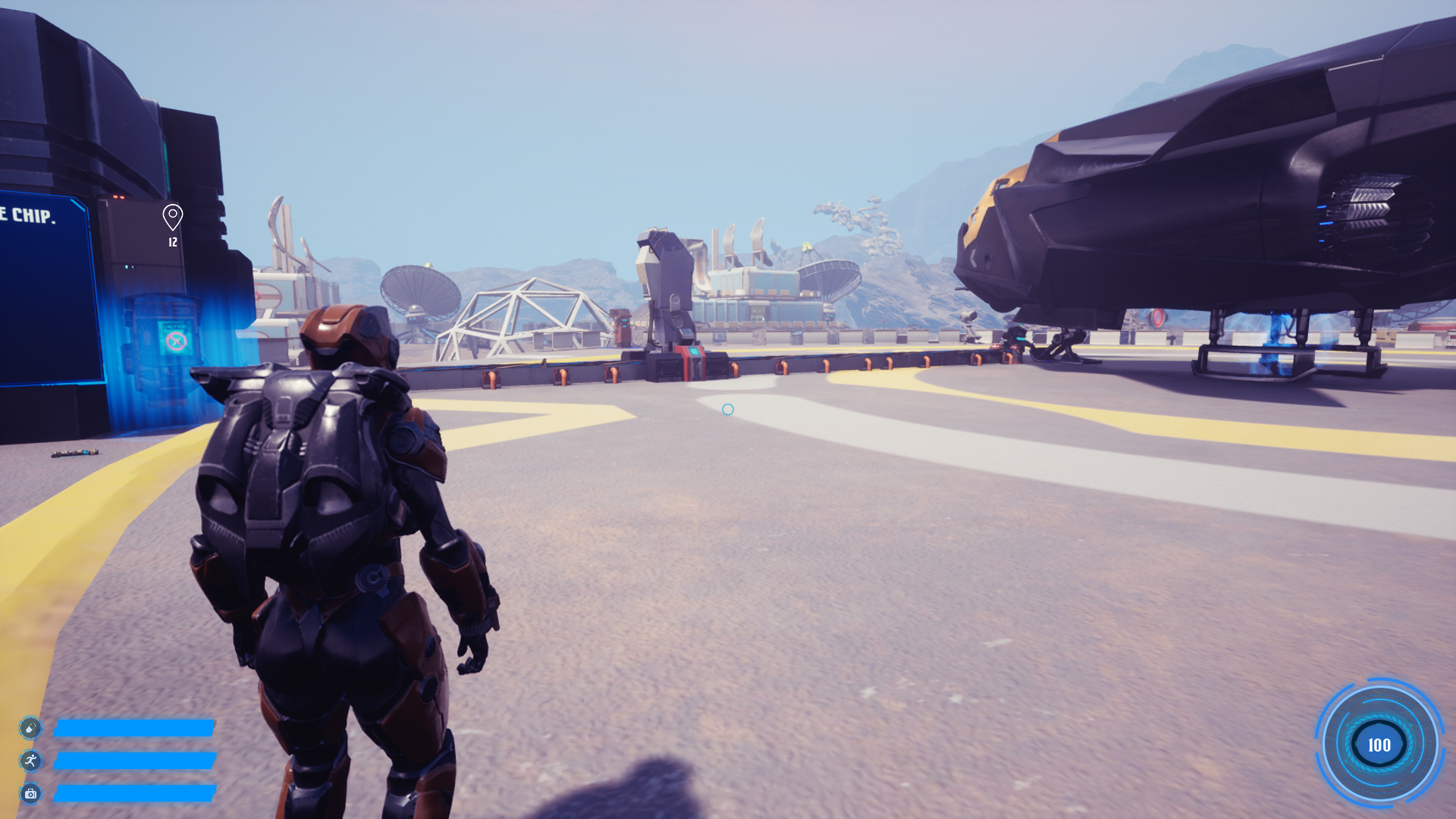Select the running man stamina icon
1456x819 pixels.
pyautogui.click(x=30, y=761)
